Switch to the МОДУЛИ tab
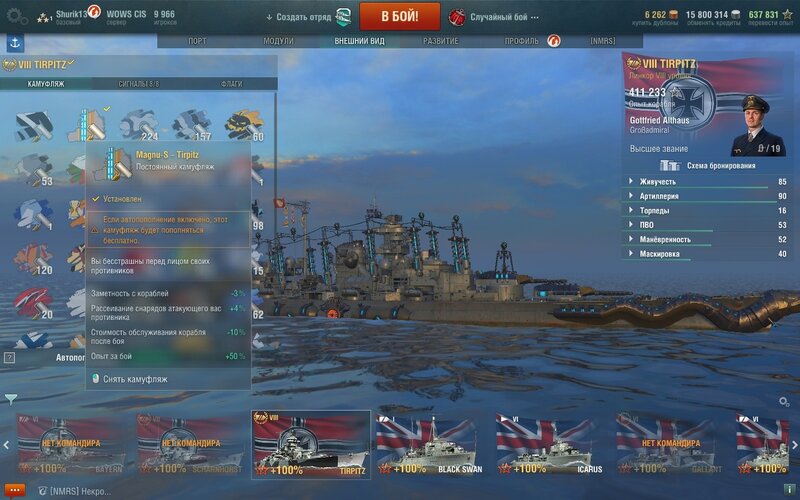Viewport: 800px width, 500px height. (x=278, y=41)
